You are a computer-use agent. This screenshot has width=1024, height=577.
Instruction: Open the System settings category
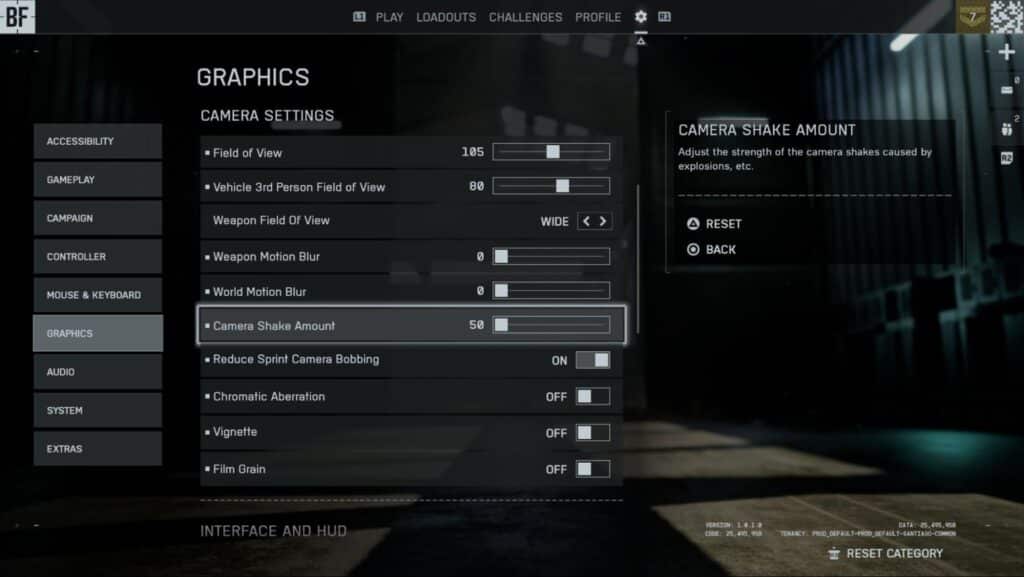pyautogui.click(x=97, y=410)
